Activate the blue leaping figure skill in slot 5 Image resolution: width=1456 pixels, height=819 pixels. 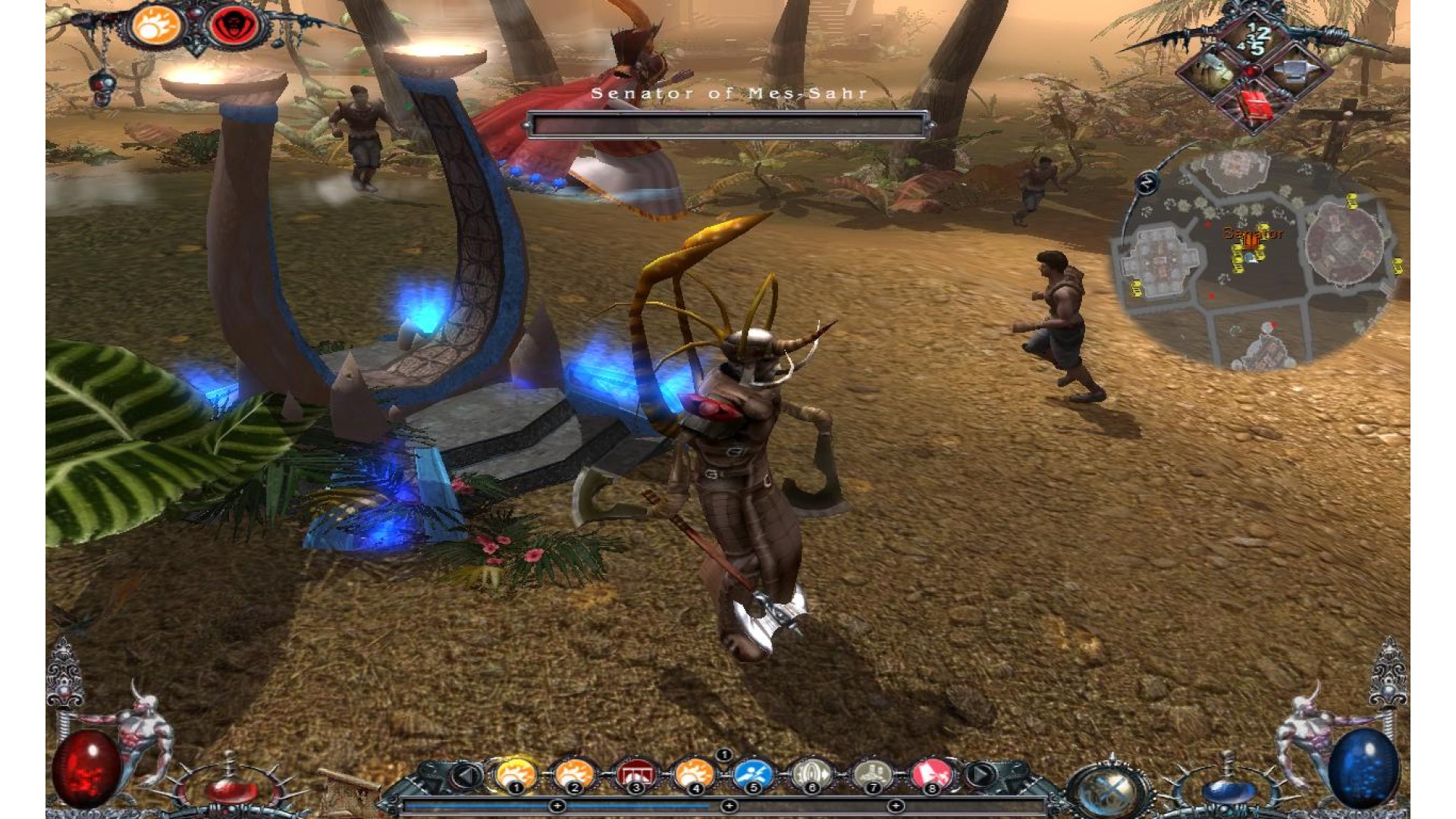pyautogui.click(x=753, y=776)
